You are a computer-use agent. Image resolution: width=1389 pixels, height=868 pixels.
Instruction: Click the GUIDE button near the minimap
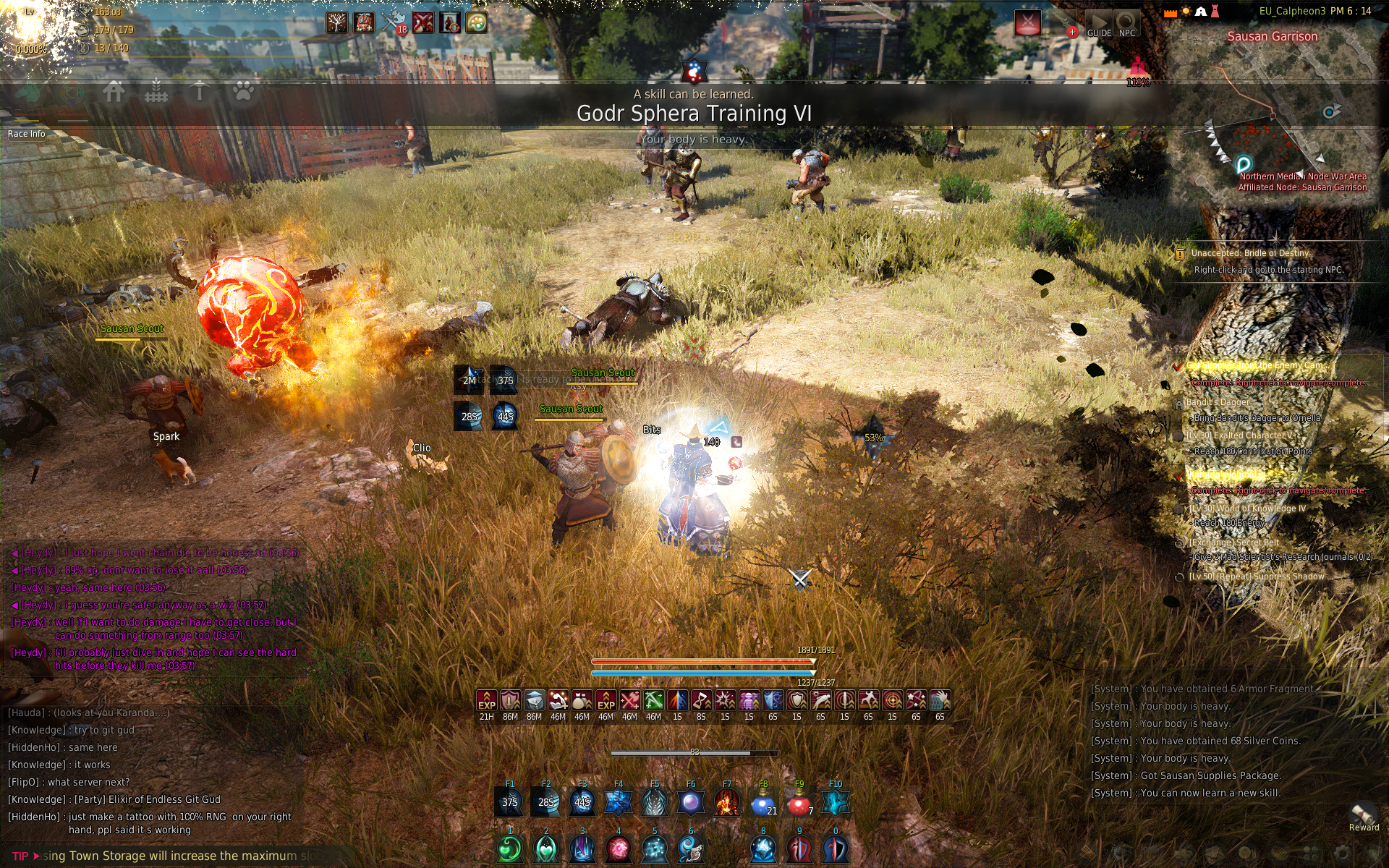(x=1098, y=24)
